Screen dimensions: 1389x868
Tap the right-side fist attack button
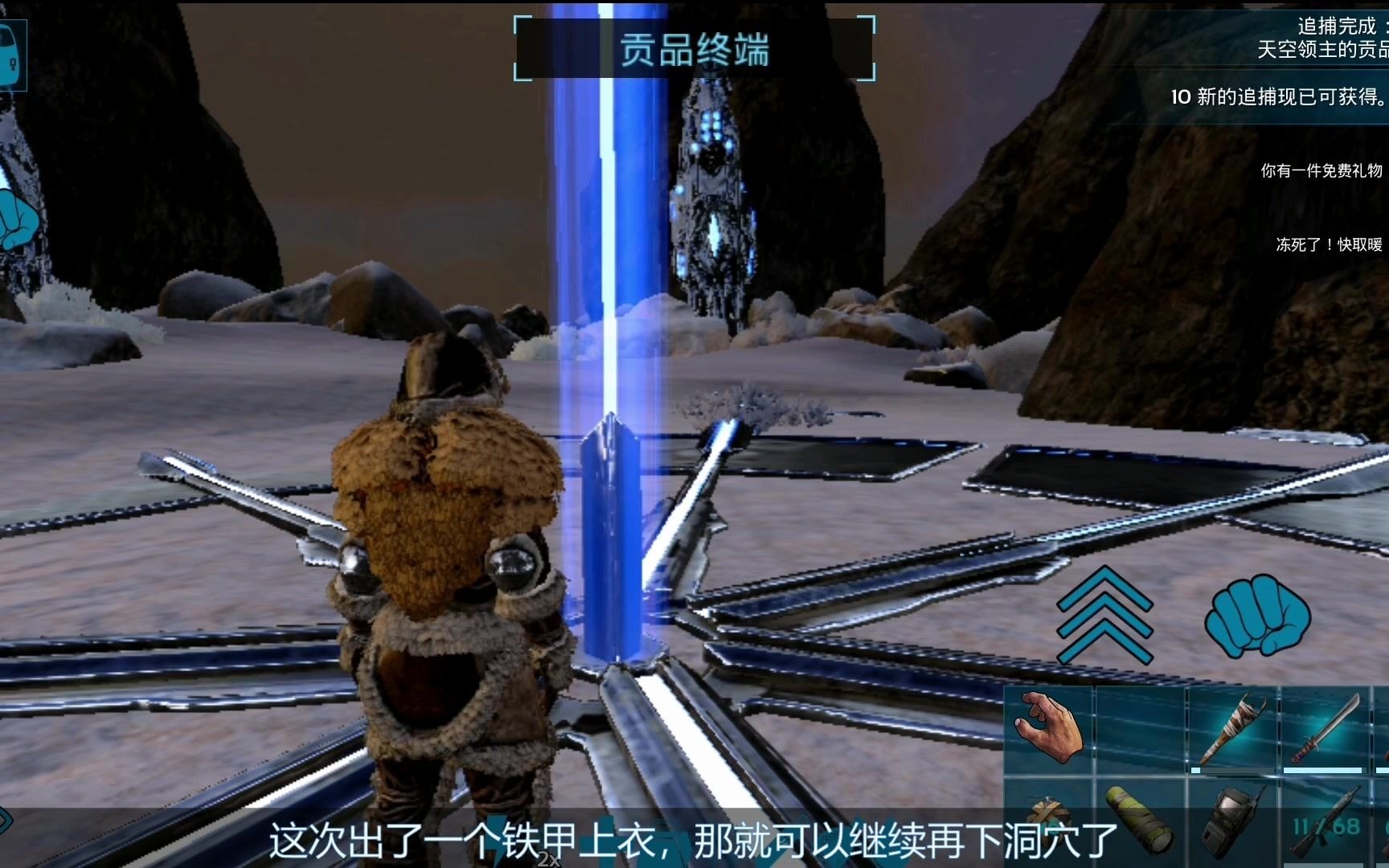tap(1256, 614)
